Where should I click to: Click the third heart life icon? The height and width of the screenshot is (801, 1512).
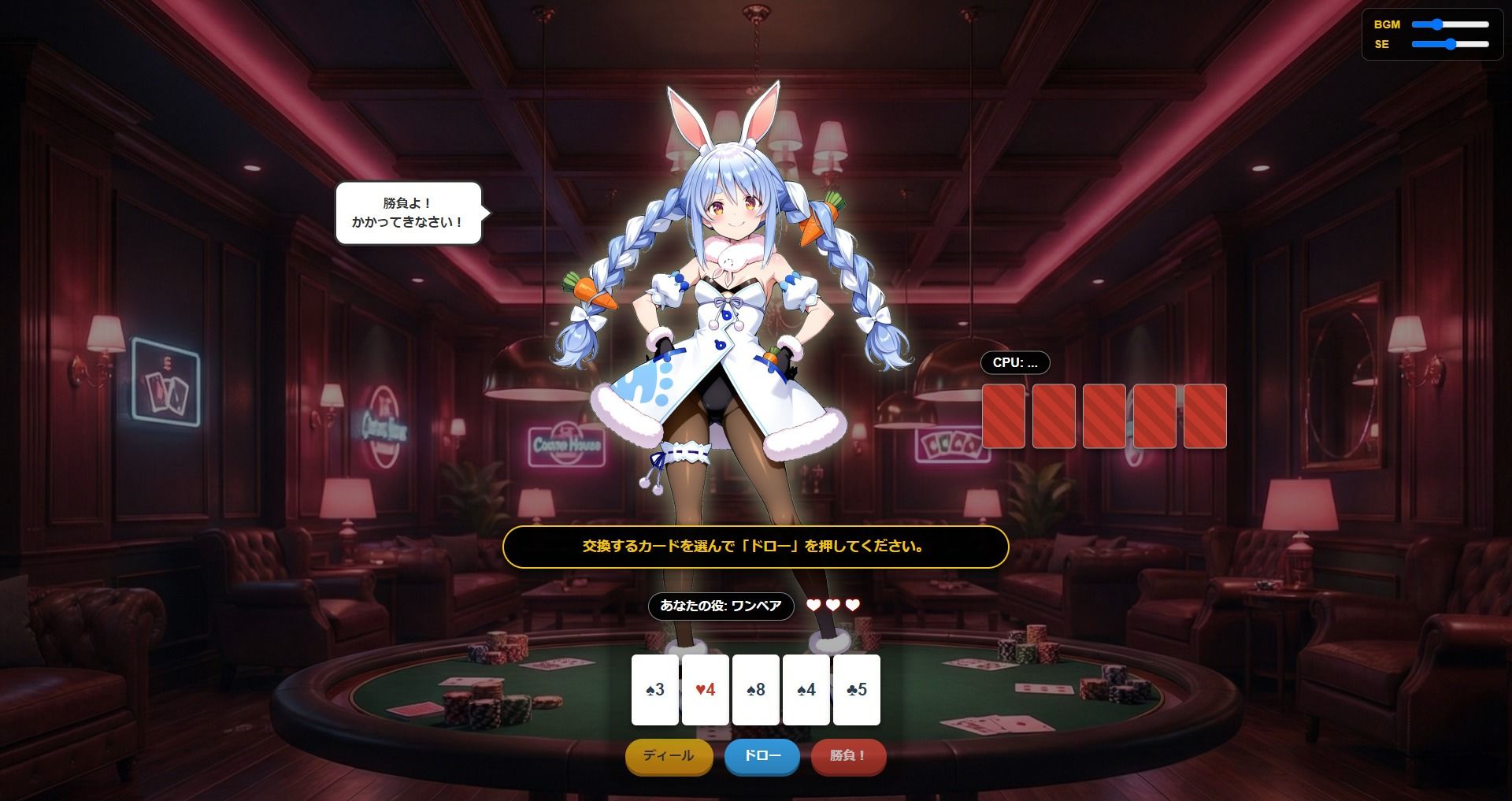tap(851, 606)
